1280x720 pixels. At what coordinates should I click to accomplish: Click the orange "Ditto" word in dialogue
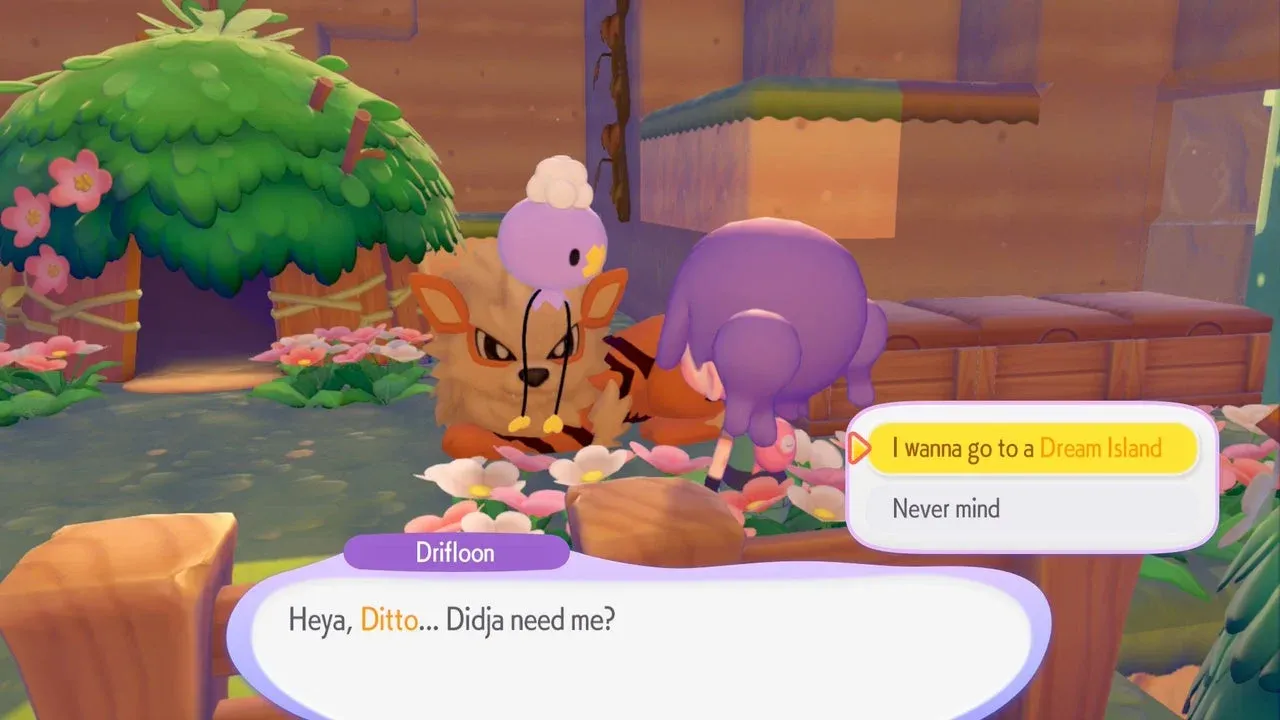(388, 620)
